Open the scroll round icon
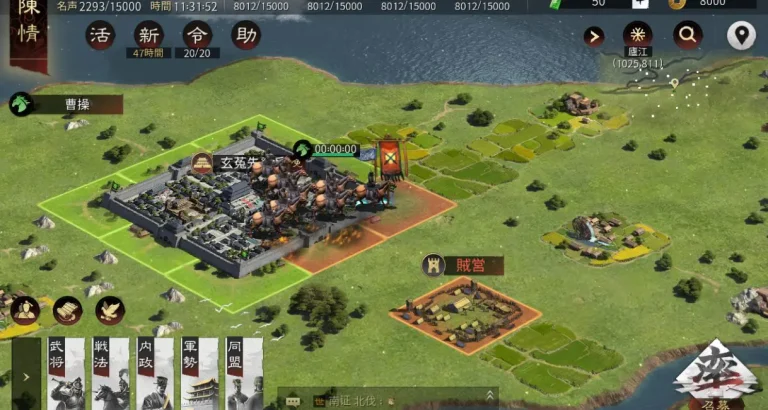 point(68,310)
